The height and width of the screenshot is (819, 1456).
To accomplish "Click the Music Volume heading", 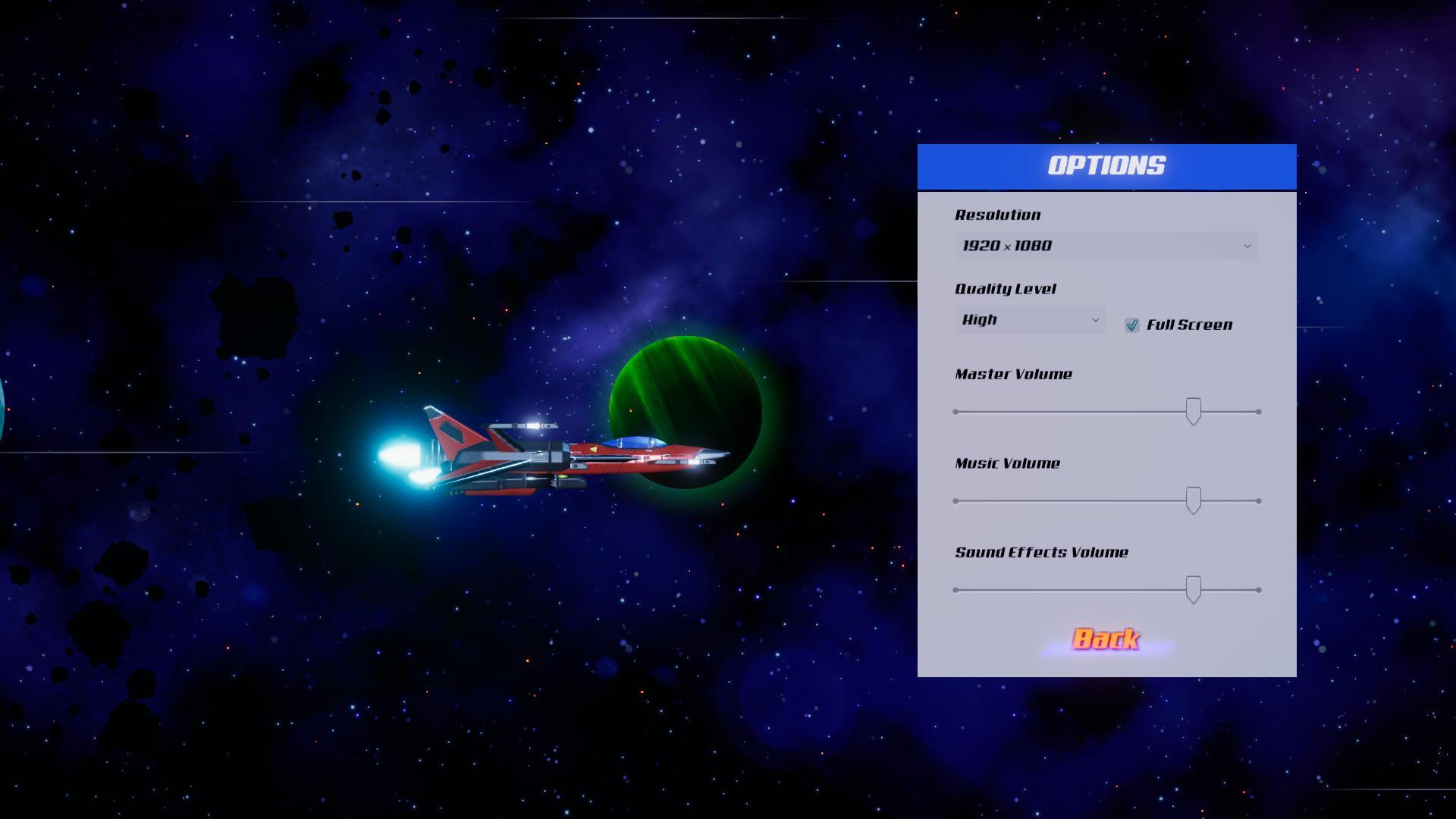I will coord(1007,463).
